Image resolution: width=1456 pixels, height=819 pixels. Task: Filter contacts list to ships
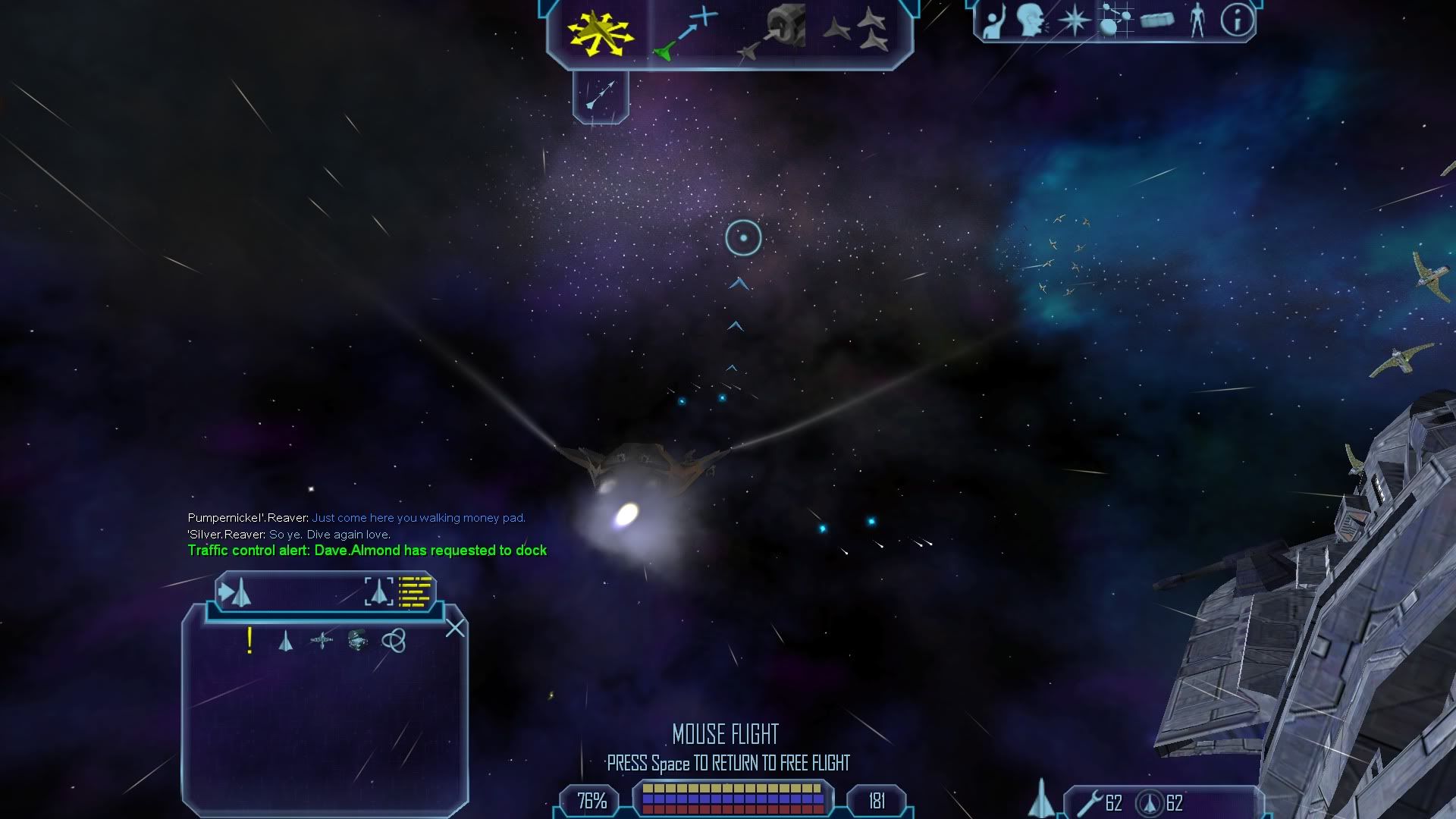[285, 642]
